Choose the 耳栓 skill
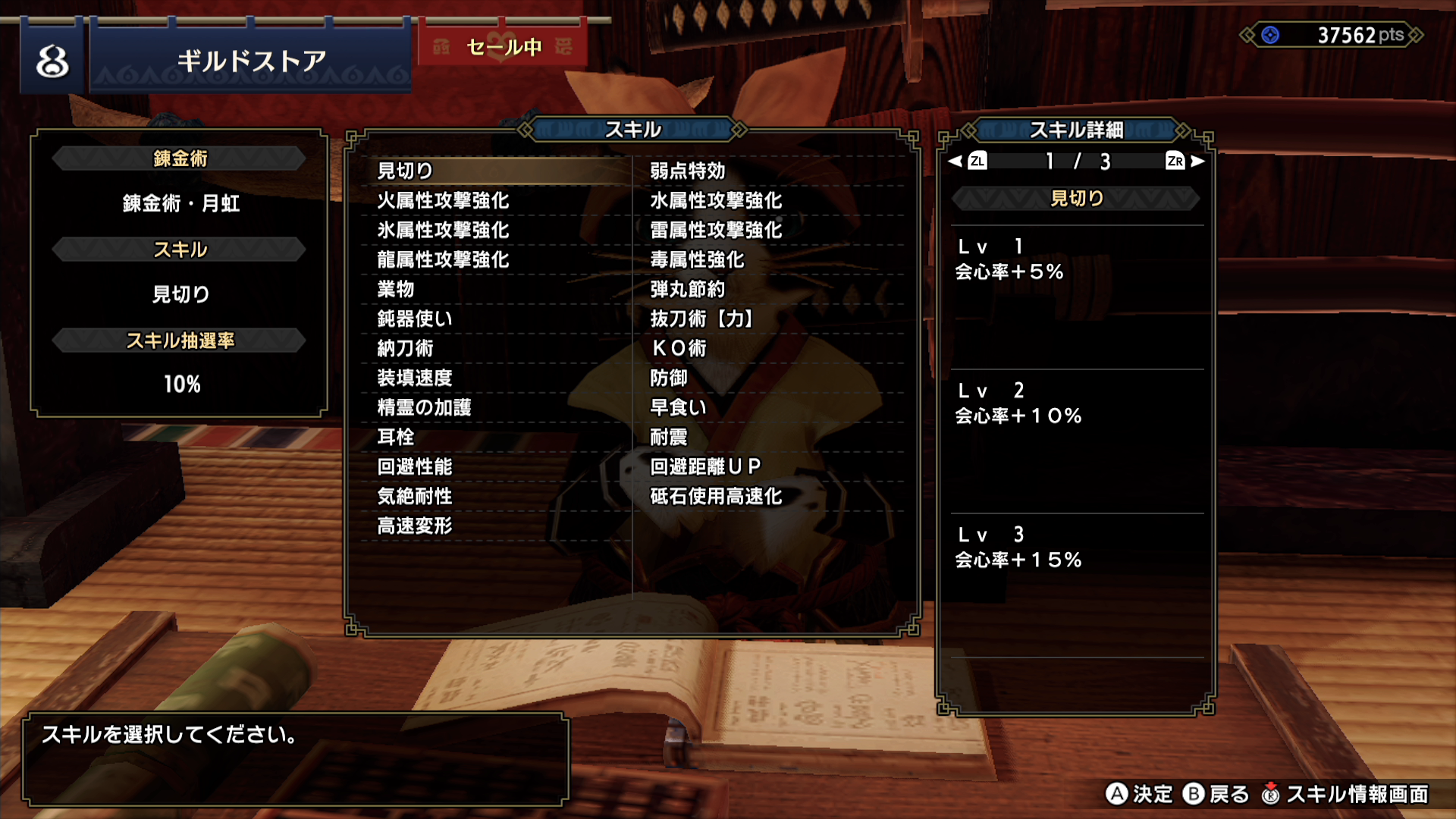This screenshot has height=819, width=1456. pos(396,437)
